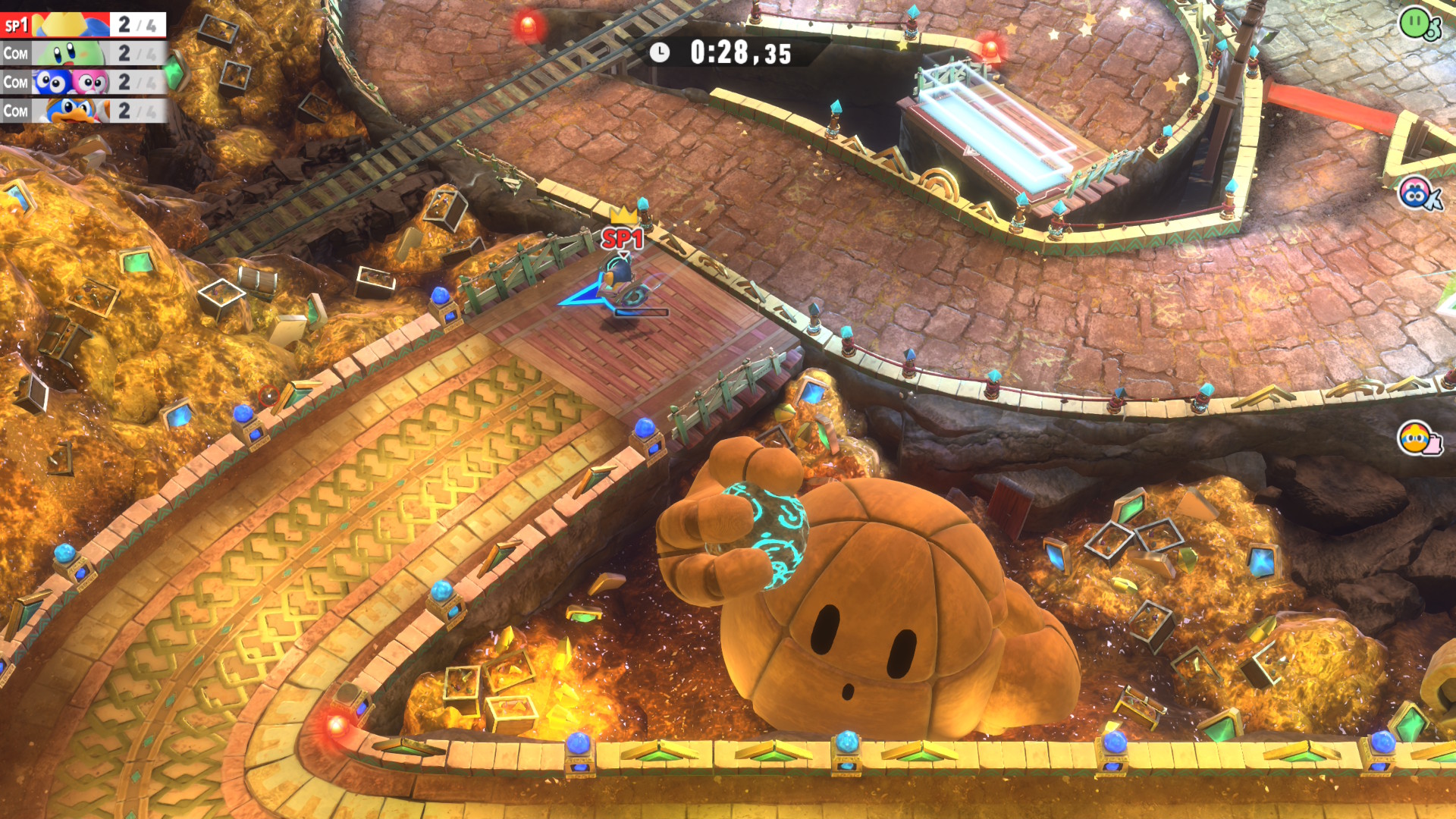Click the blue and pink off-screen player indicator
The height and width of the screenshot is (819, 1456).
click(x=1419, y=194)
